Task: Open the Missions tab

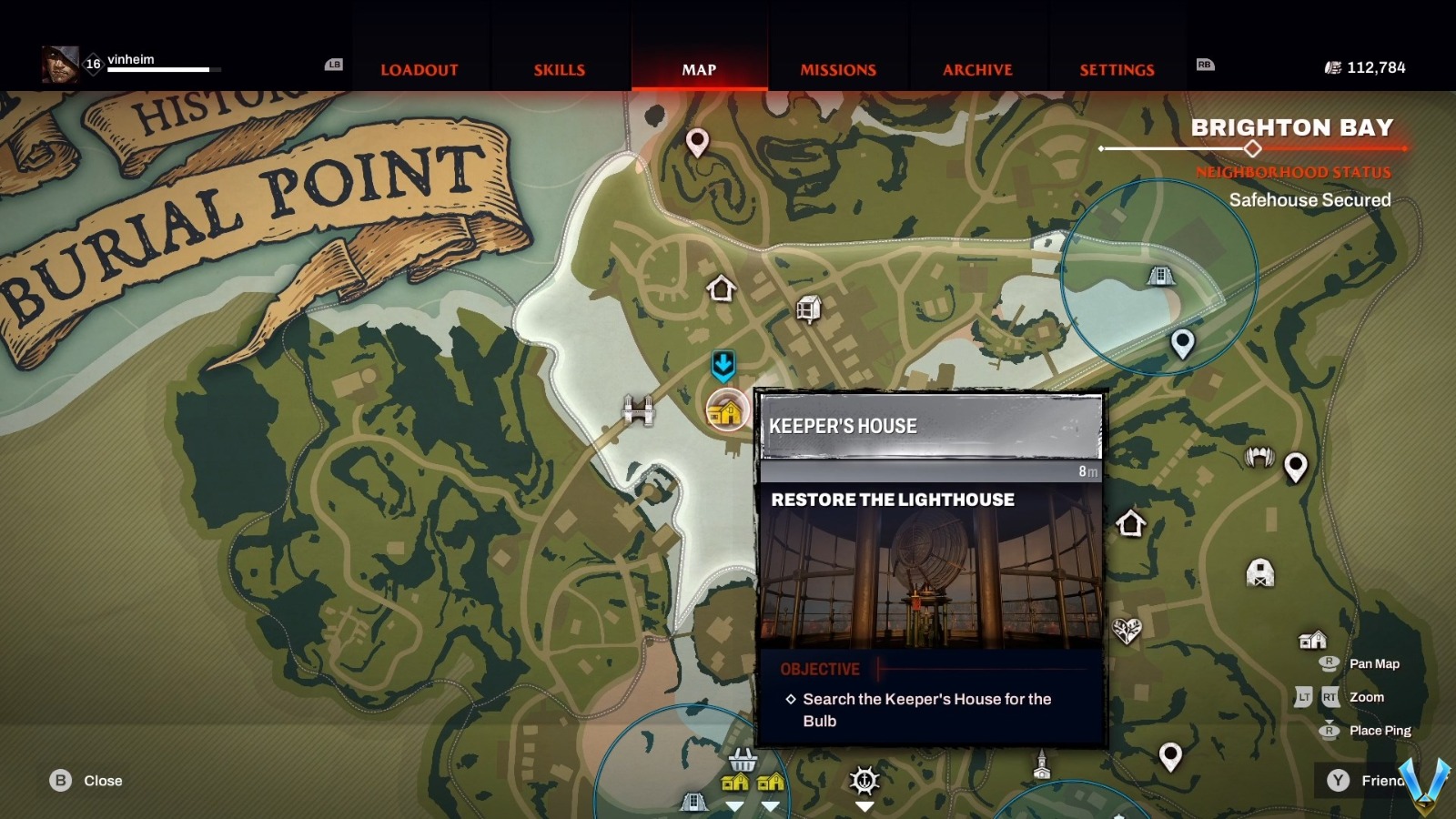Action: (x=838, y=70)
